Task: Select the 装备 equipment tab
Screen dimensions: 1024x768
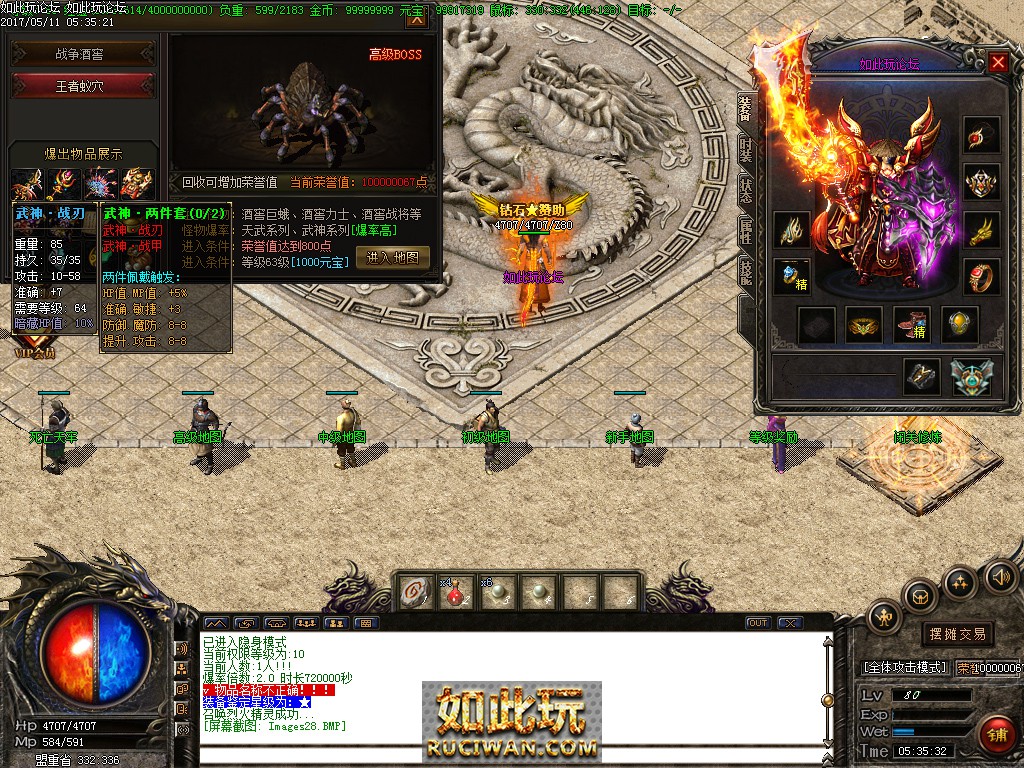Action: point(745,108)
